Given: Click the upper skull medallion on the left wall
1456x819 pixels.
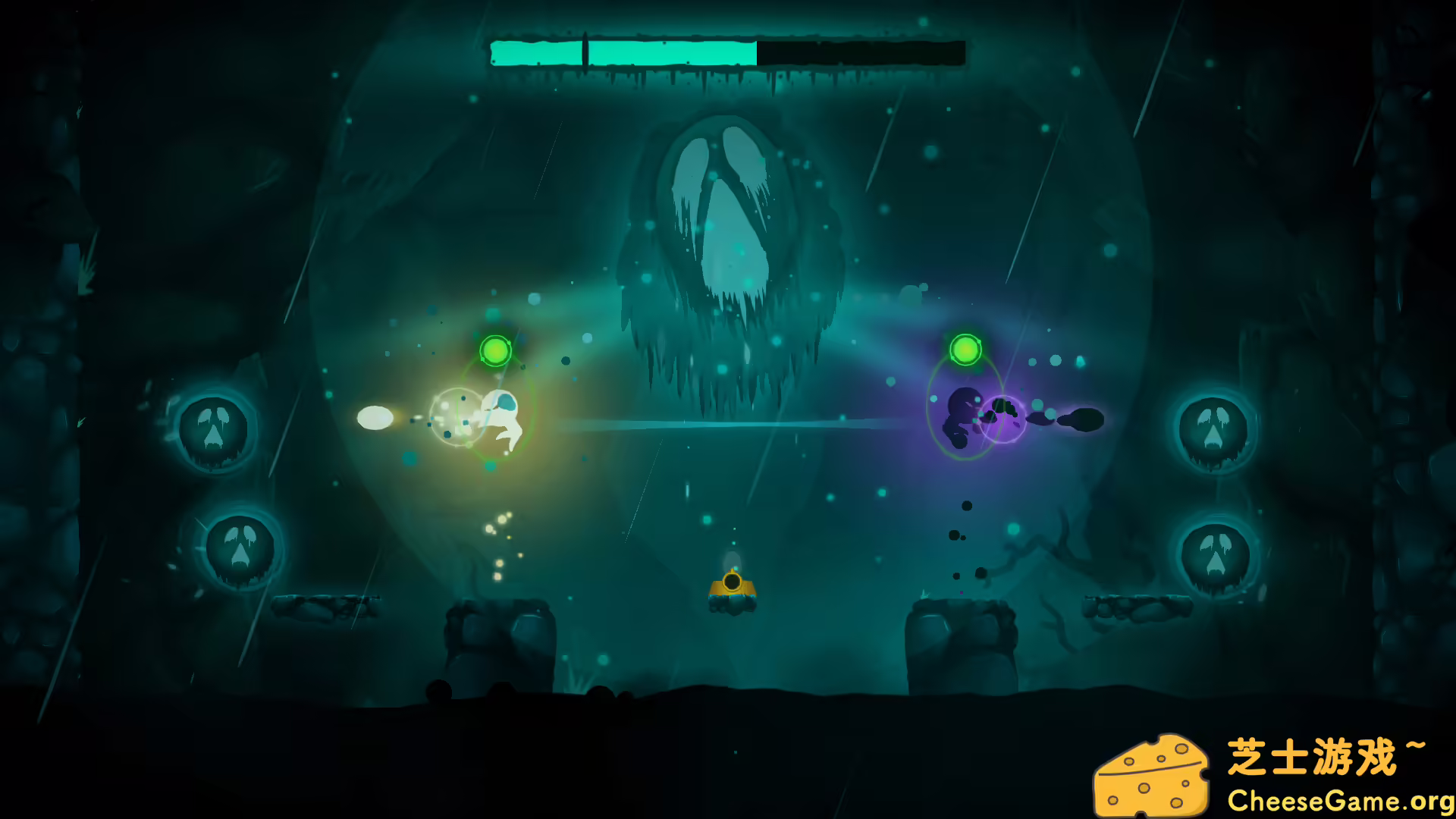Looking at the screenshot, I should point(216,432).
